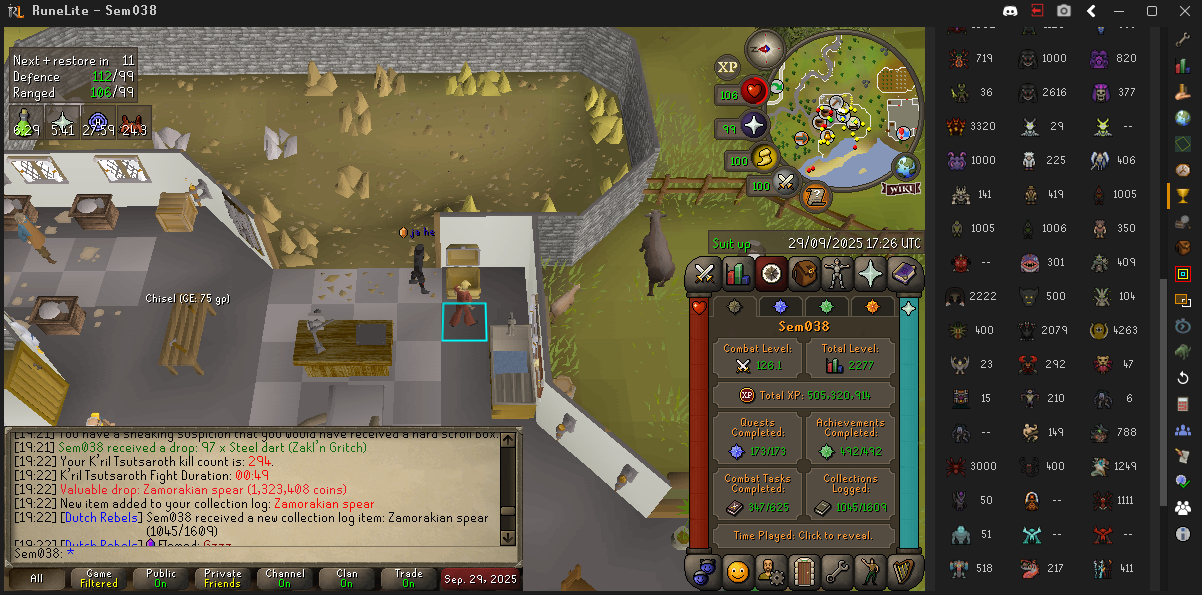
Task: Toggle run with the energy orb
Action: (x=764, y=158)
